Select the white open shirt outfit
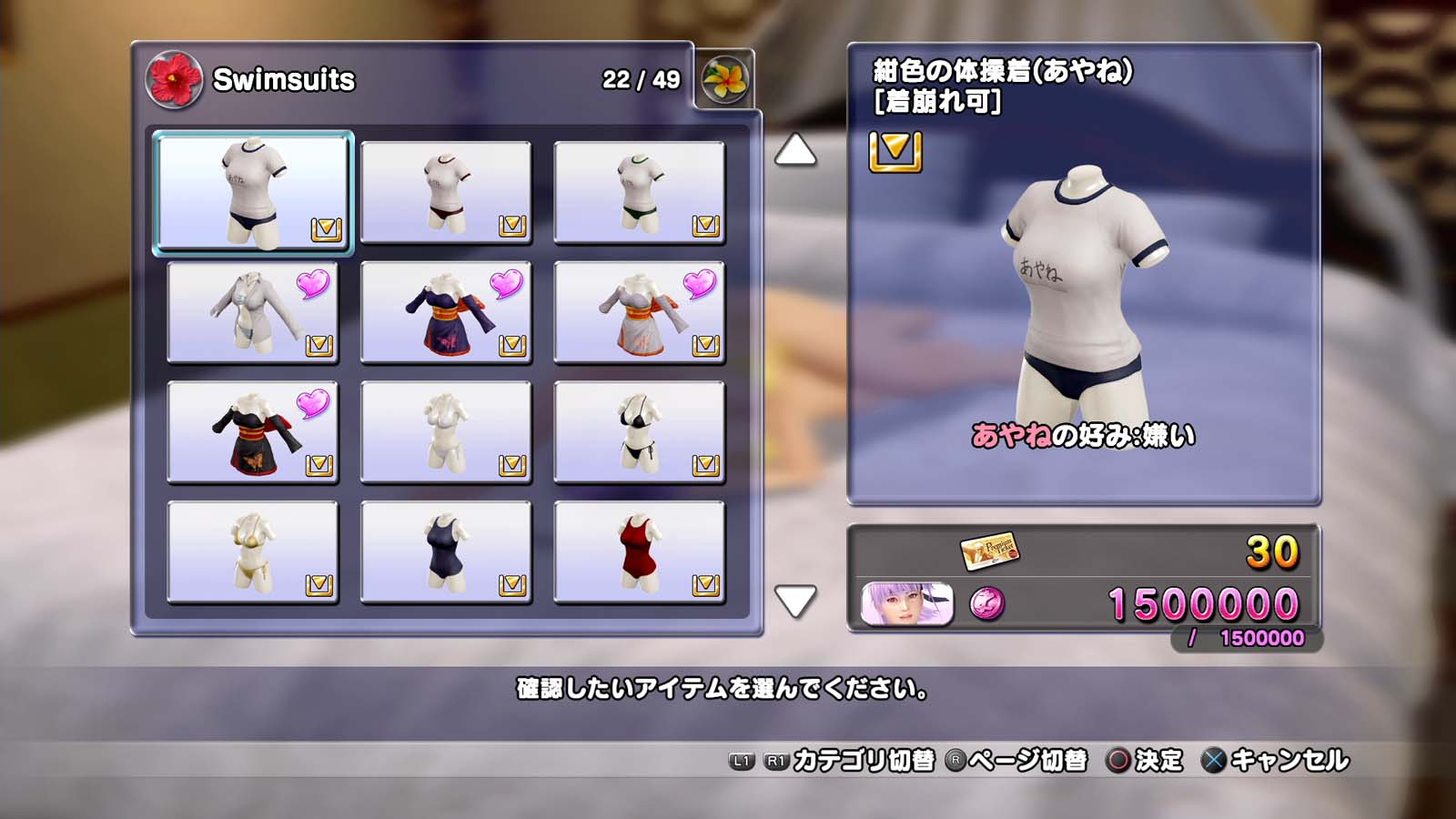The image size is (1456, 819). tap(253, 311)
